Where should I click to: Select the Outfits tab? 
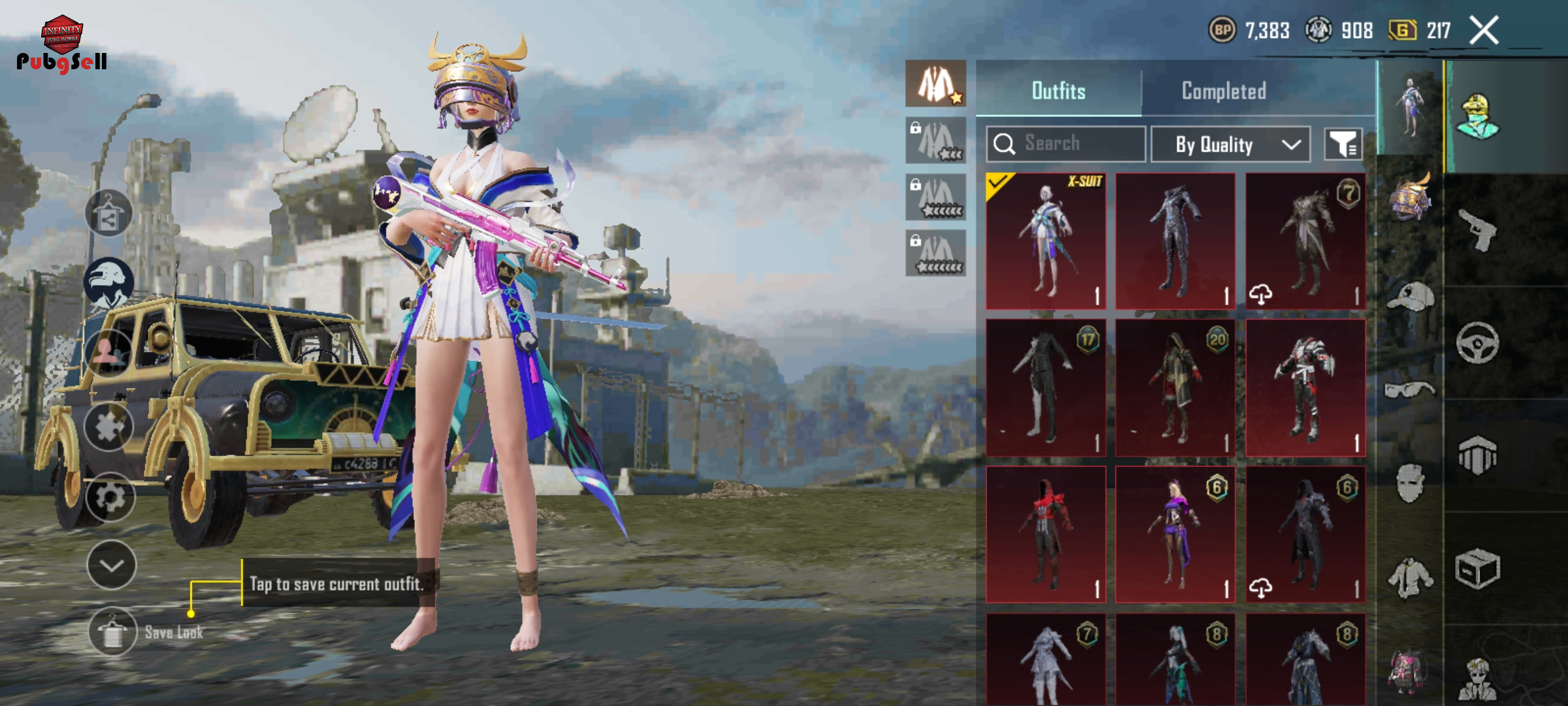pyautogui.click(x=1058, y=91)
